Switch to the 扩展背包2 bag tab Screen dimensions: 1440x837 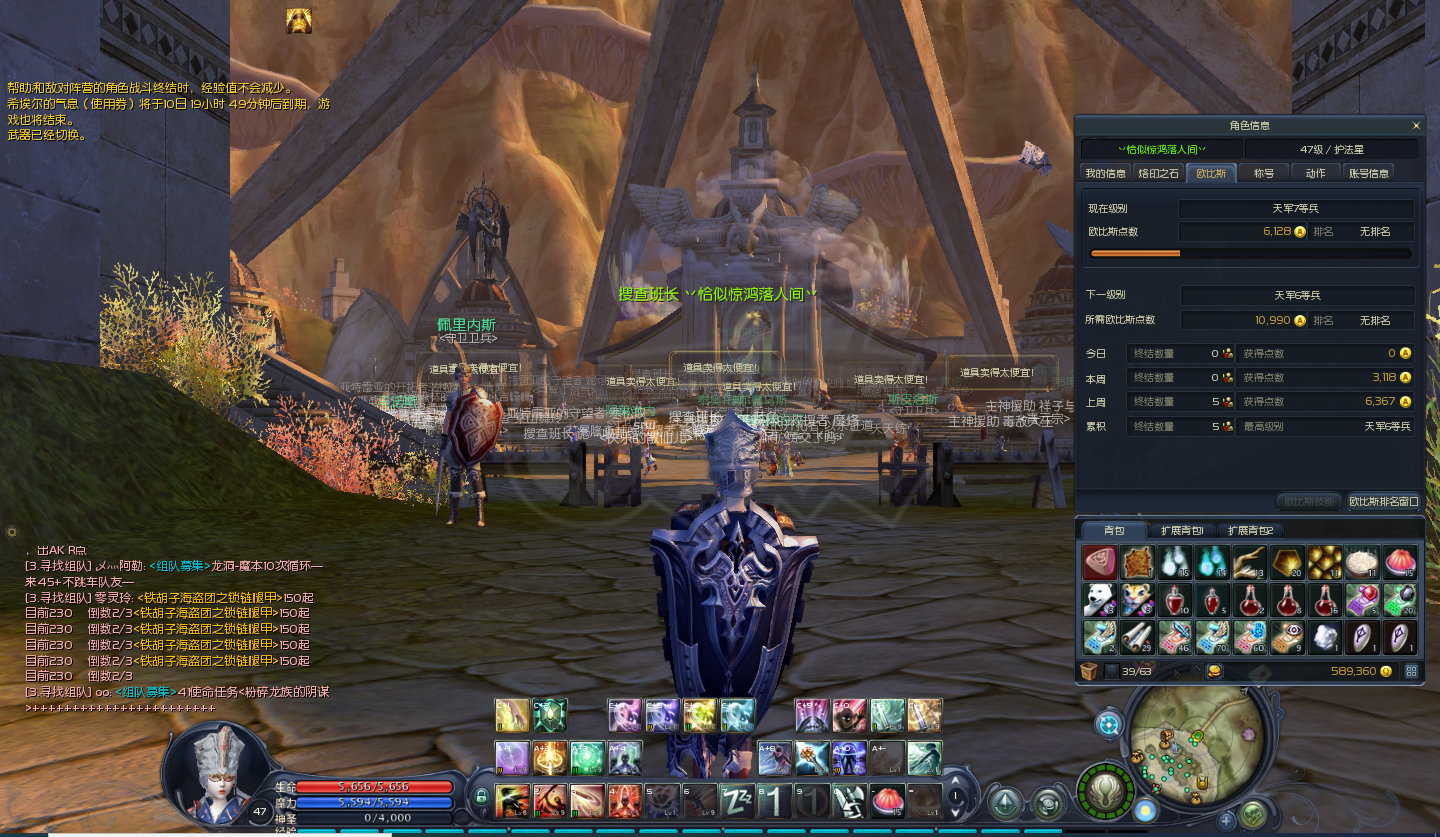[1250, 530]
